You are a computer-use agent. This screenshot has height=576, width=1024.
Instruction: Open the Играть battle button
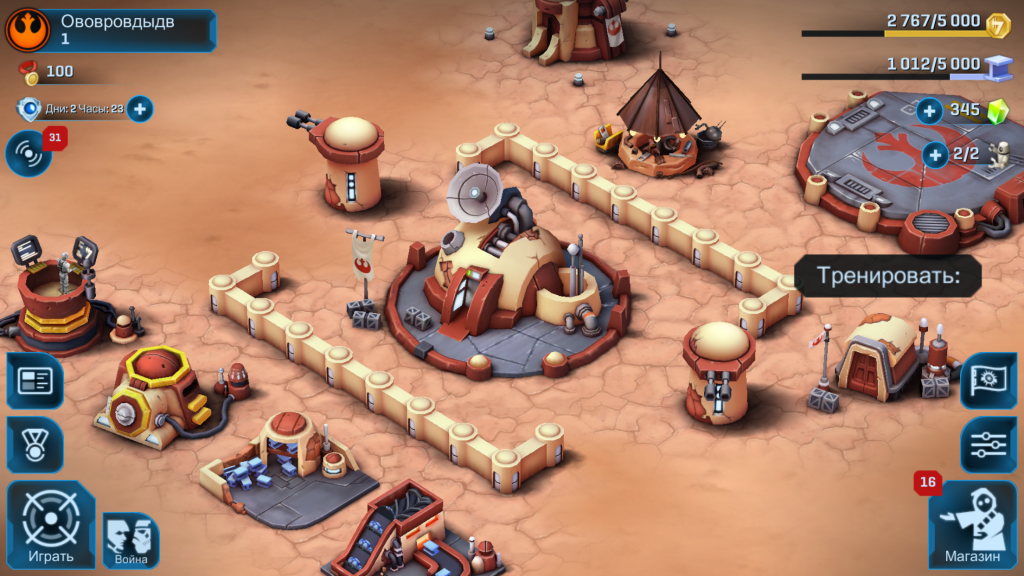point(51,526)
